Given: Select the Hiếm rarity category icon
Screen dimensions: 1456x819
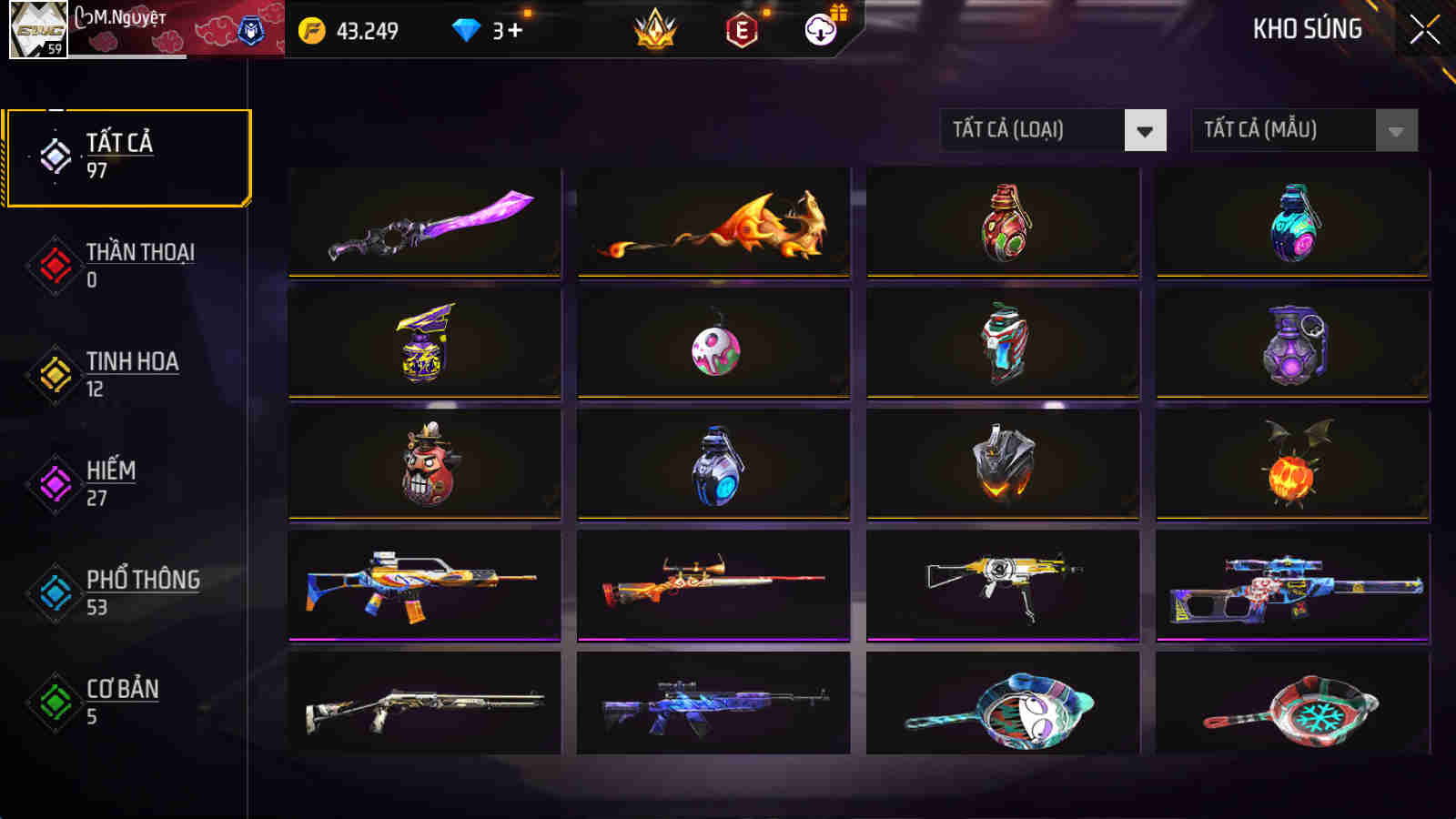Looking at the screenshot, I should (x=55, y=482).
